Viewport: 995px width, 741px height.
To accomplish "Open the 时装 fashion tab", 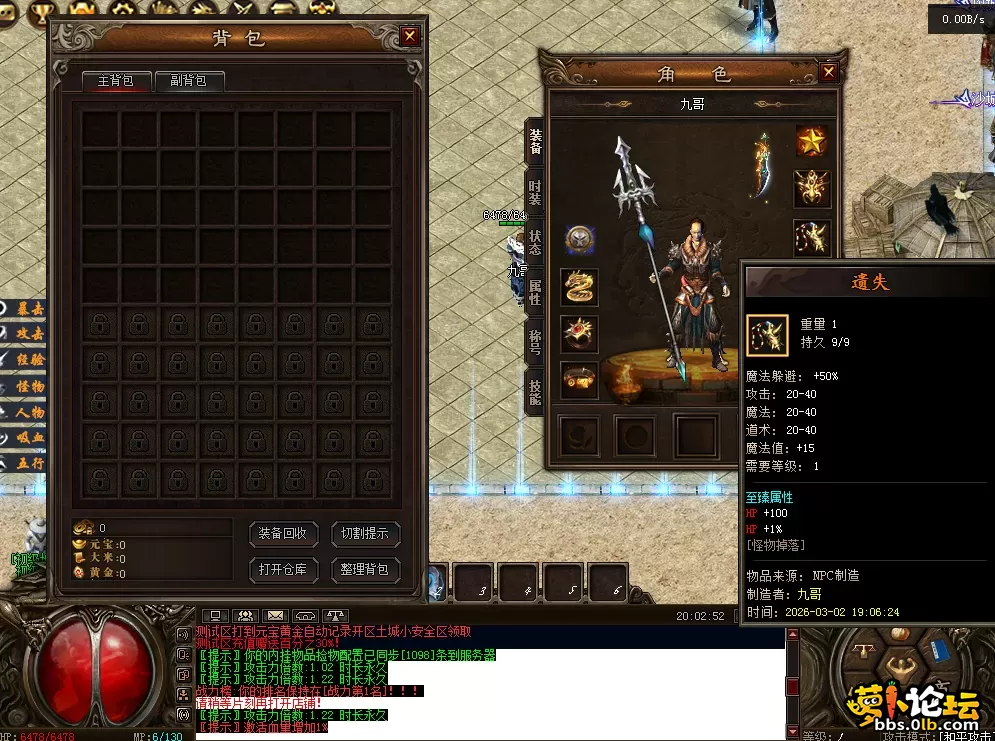I will click(536, 192).
